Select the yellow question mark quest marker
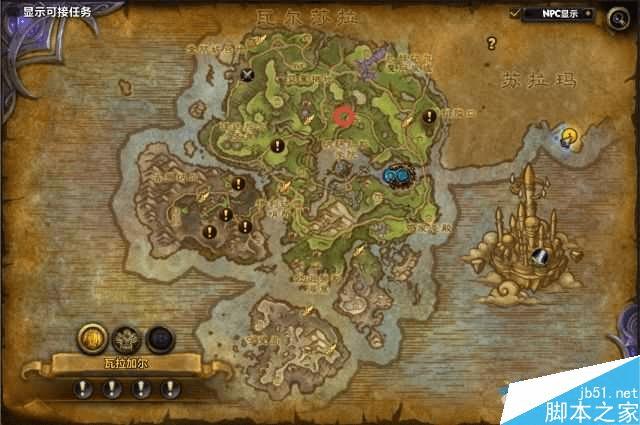The width and height of the screenshot is (640, 425). [491, 43]
